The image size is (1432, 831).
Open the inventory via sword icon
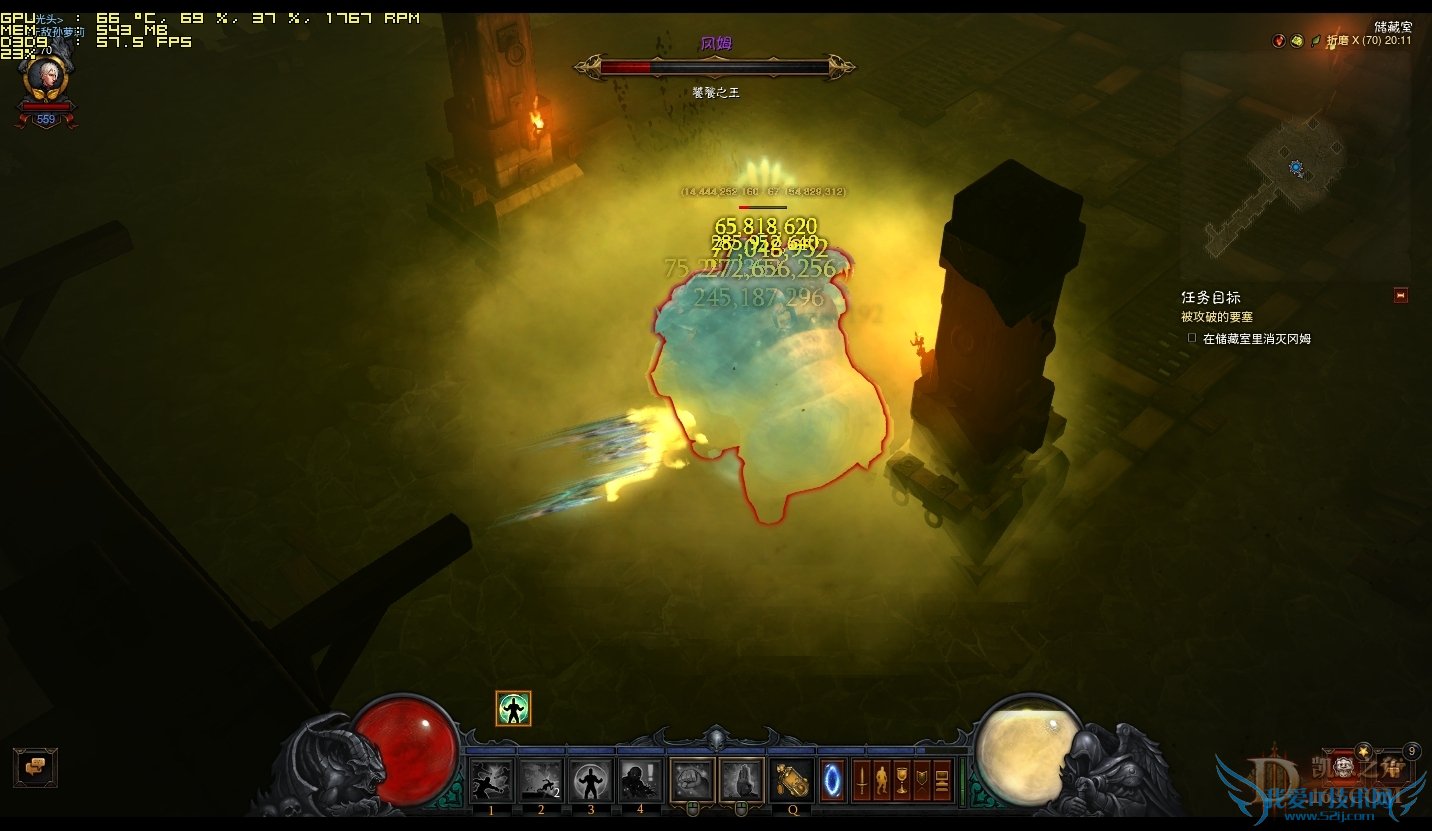(861, 781)
